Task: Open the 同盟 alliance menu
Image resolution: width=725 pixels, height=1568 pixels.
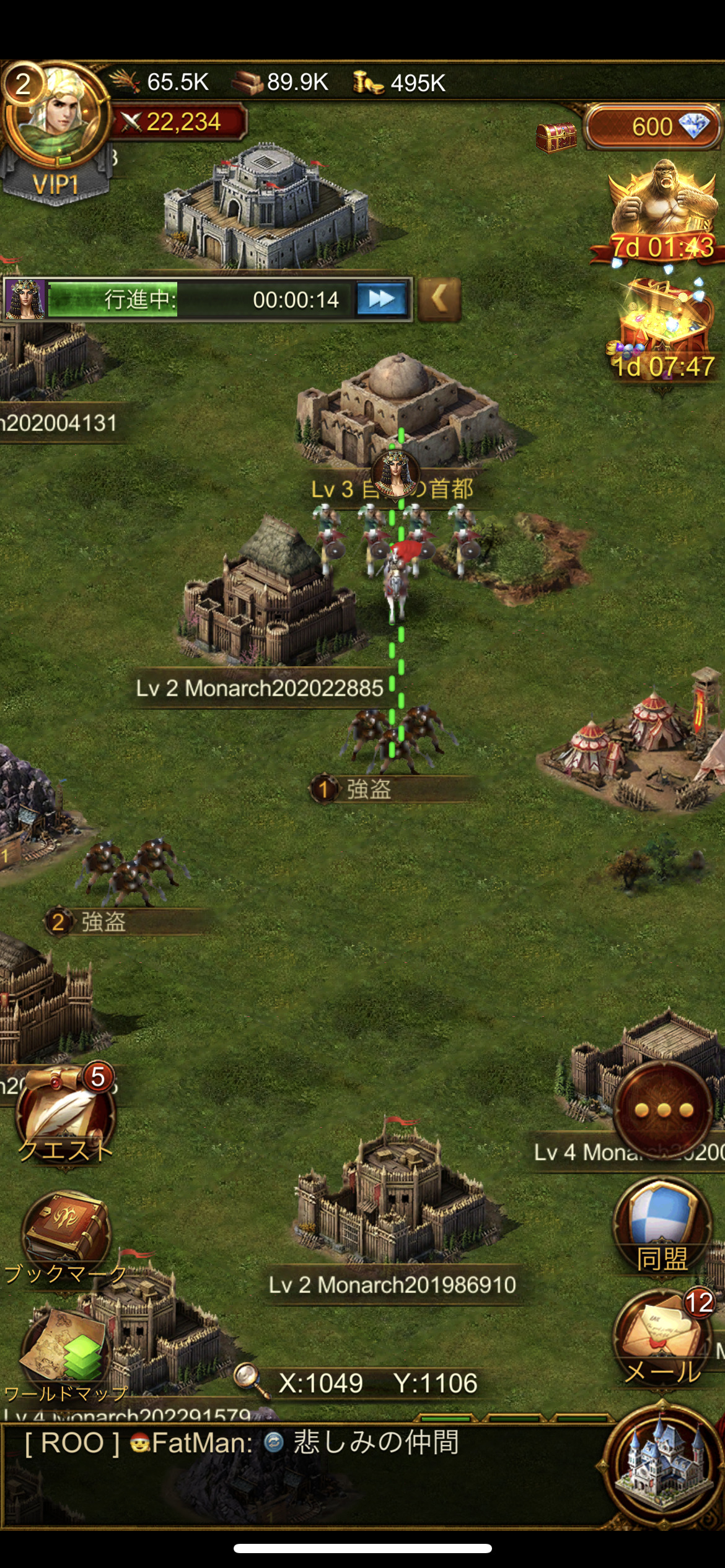Action: tap(662, 1223)
